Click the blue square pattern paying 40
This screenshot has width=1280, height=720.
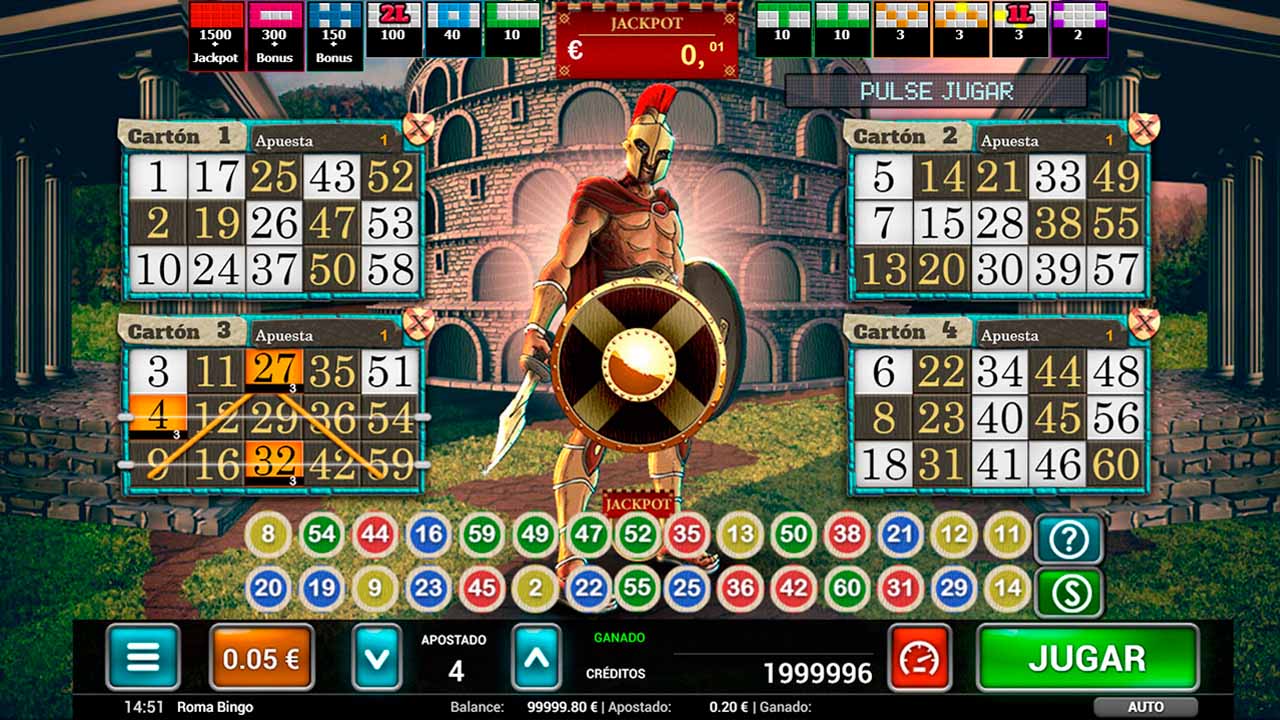click(x=452, y=30)
